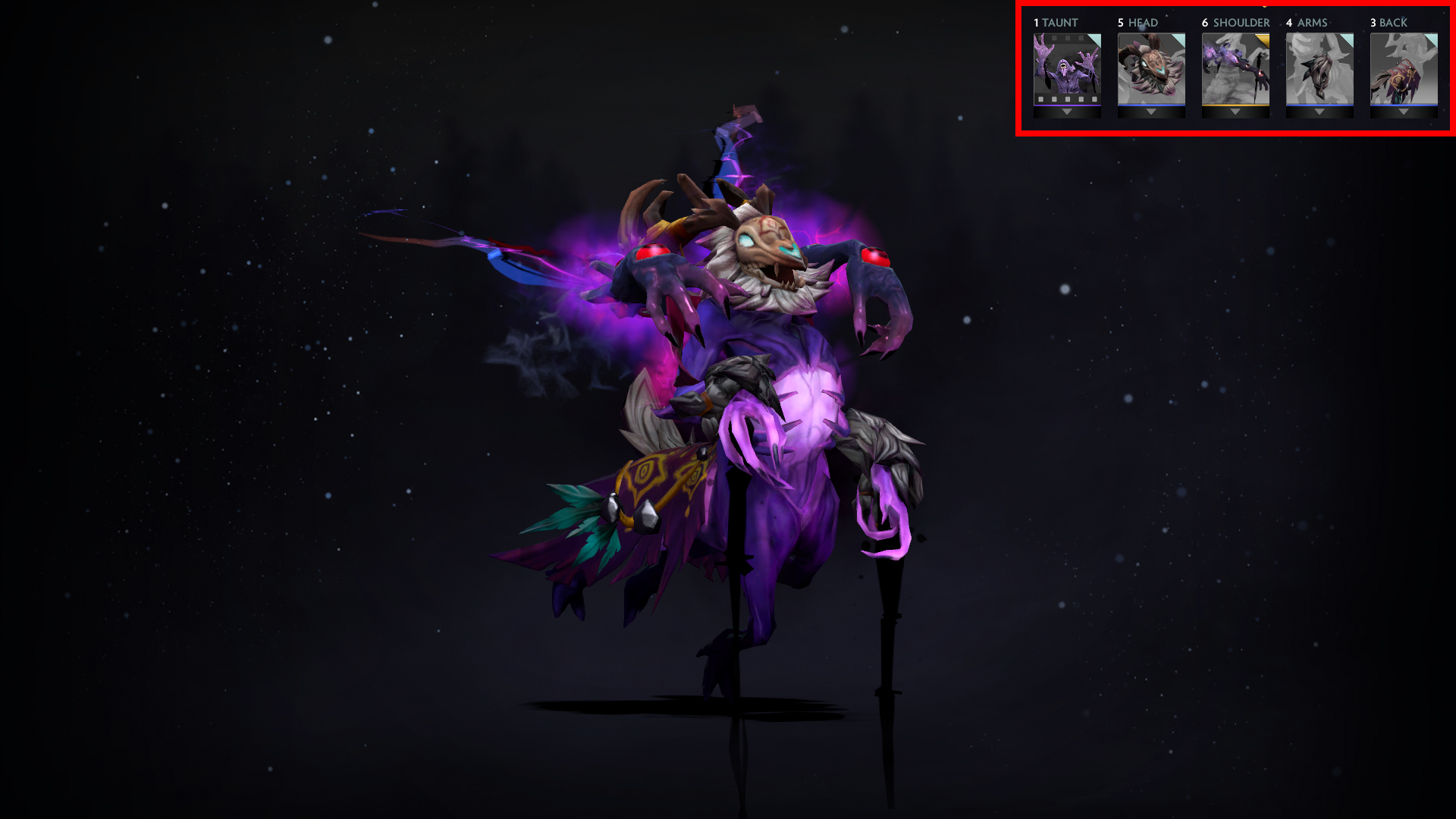Expand the Head slot dropdown arrow
Viewport: 1456px width, 819px height.
point(1151,111)
